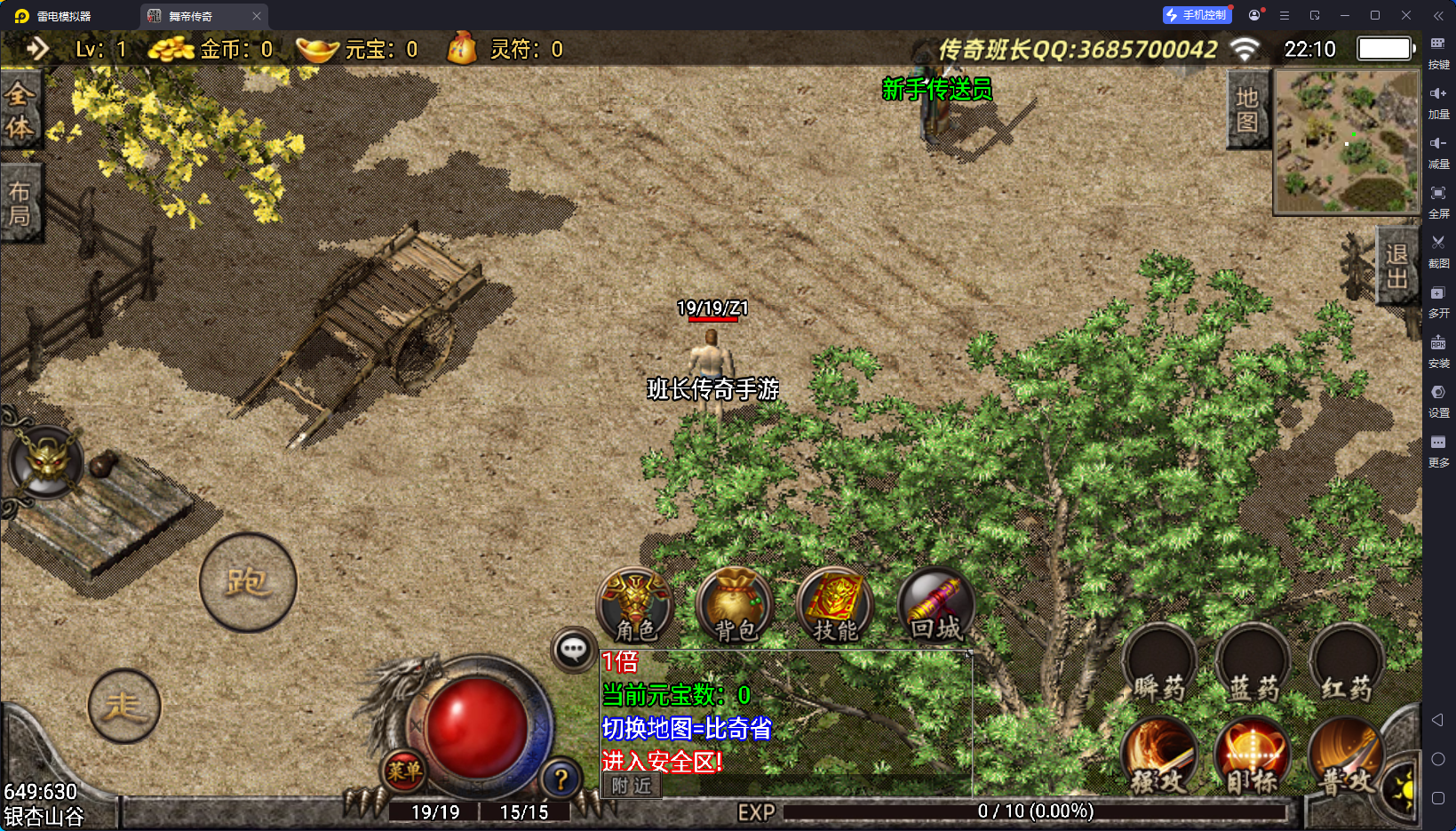The height and width of the screenshot is (831, 1456).
Task: Open the 角色 character panel
Action: pos(635,606)
